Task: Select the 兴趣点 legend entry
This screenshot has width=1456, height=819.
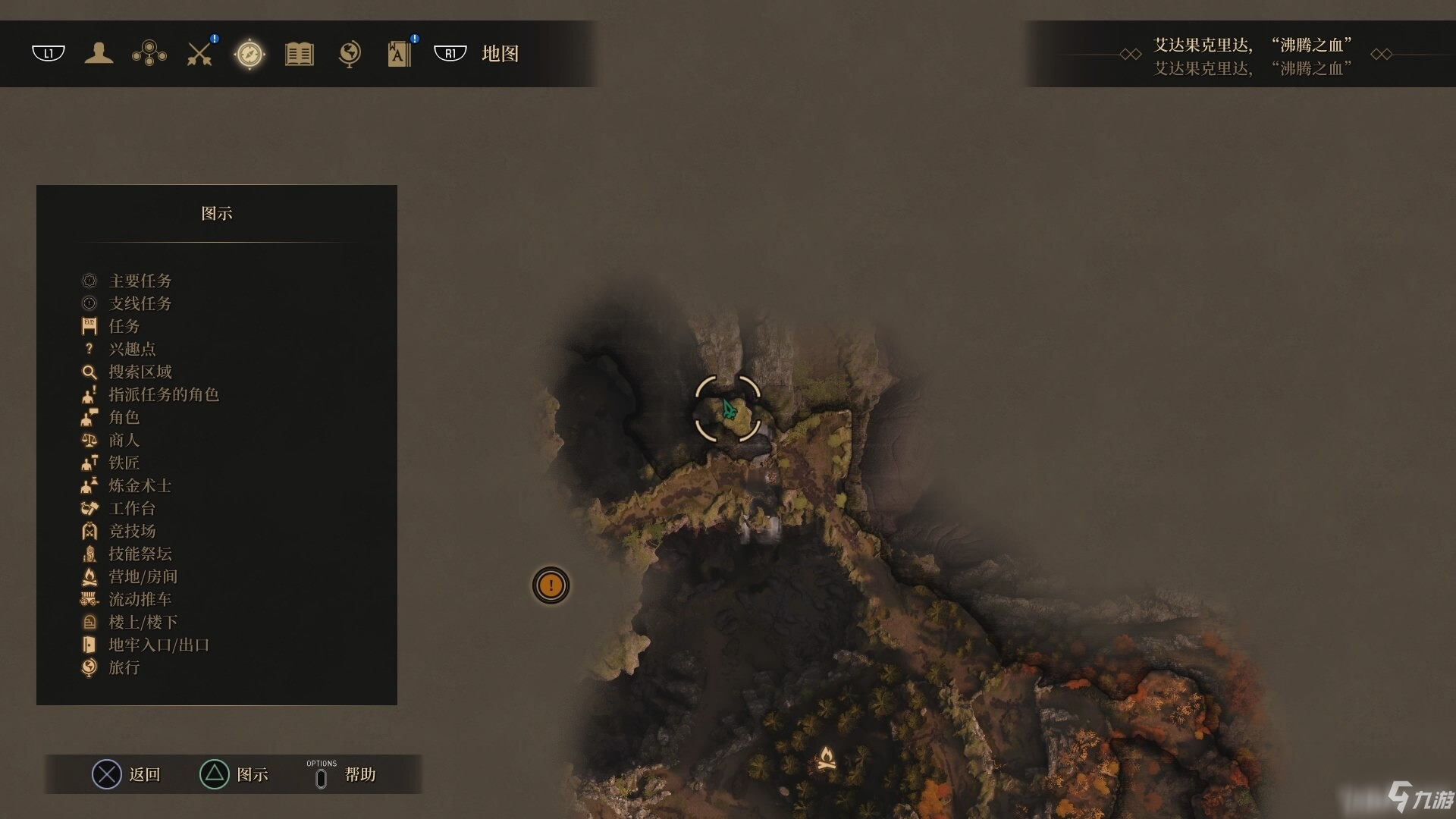Action: (x=132, y=349)
